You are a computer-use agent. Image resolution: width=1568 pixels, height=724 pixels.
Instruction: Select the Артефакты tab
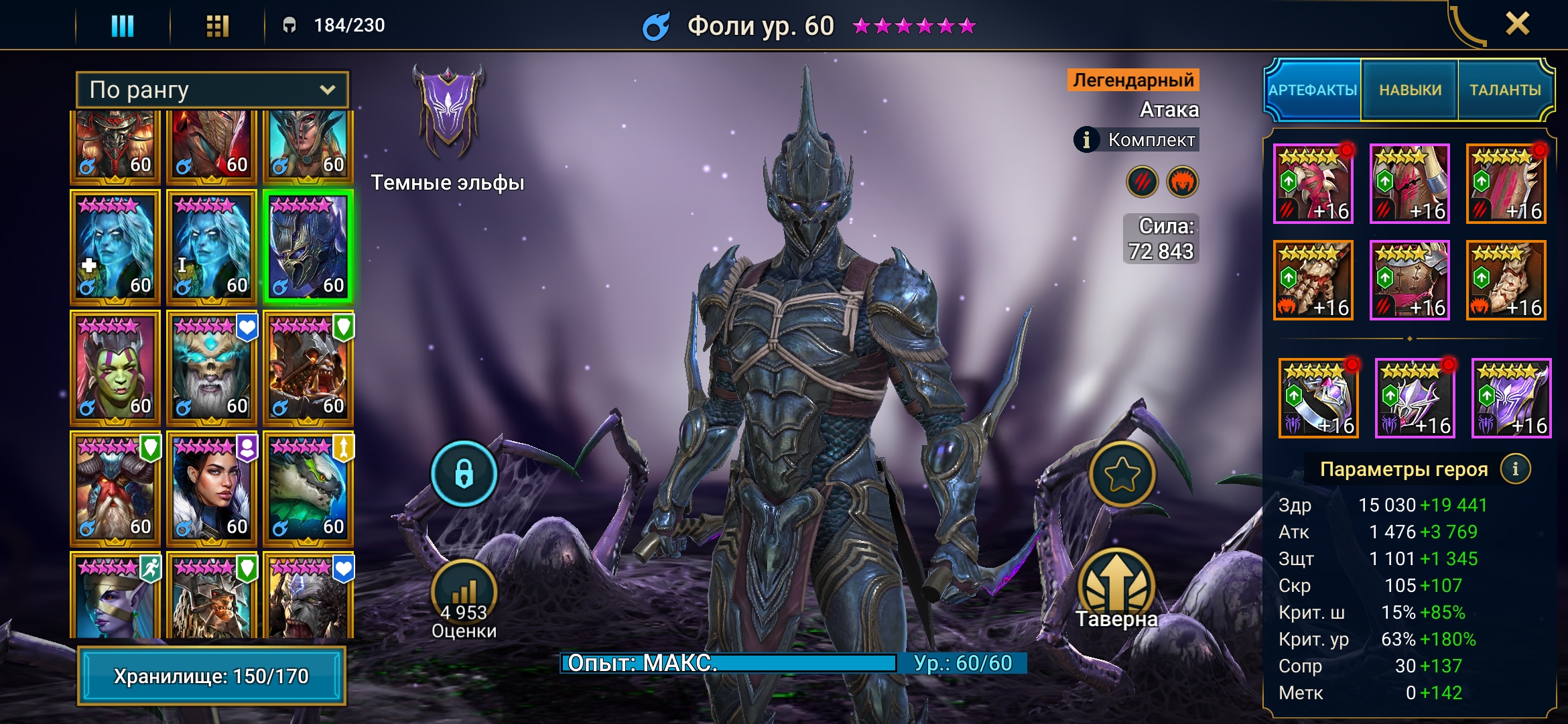coord(1313,90)
